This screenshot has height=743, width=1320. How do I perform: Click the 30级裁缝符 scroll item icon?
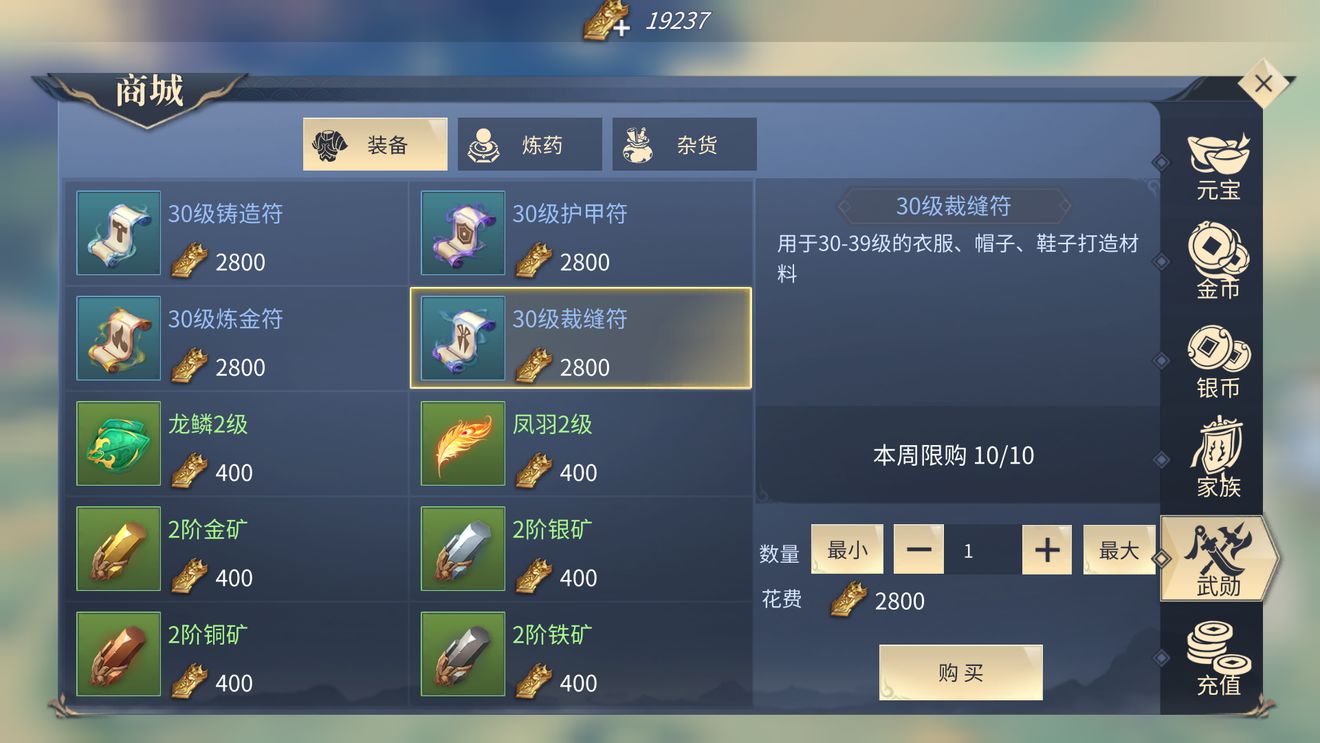coord(462,337)
